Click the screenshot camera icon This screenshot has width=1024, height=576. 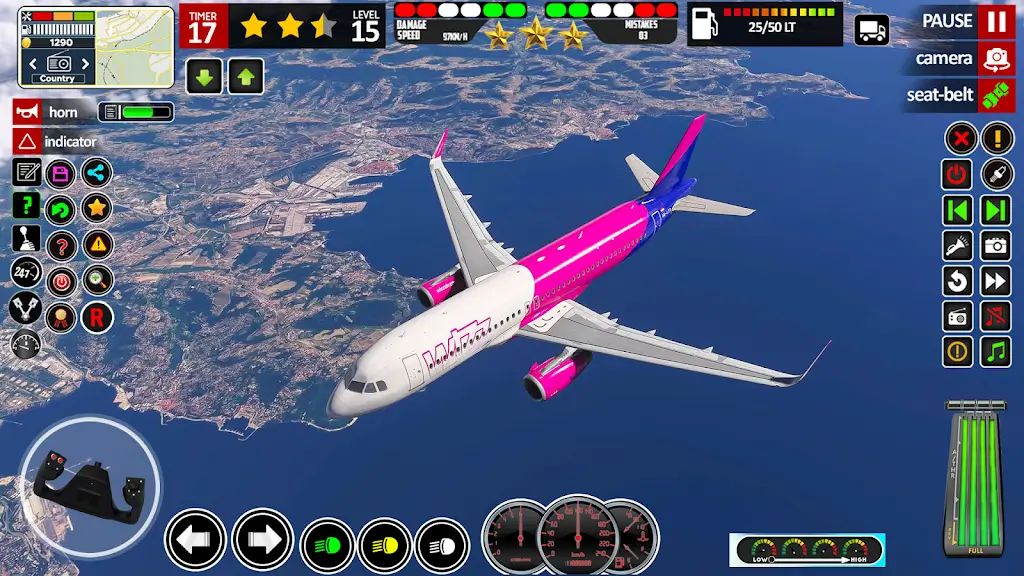pyautogui.click(x=996, y=245)
